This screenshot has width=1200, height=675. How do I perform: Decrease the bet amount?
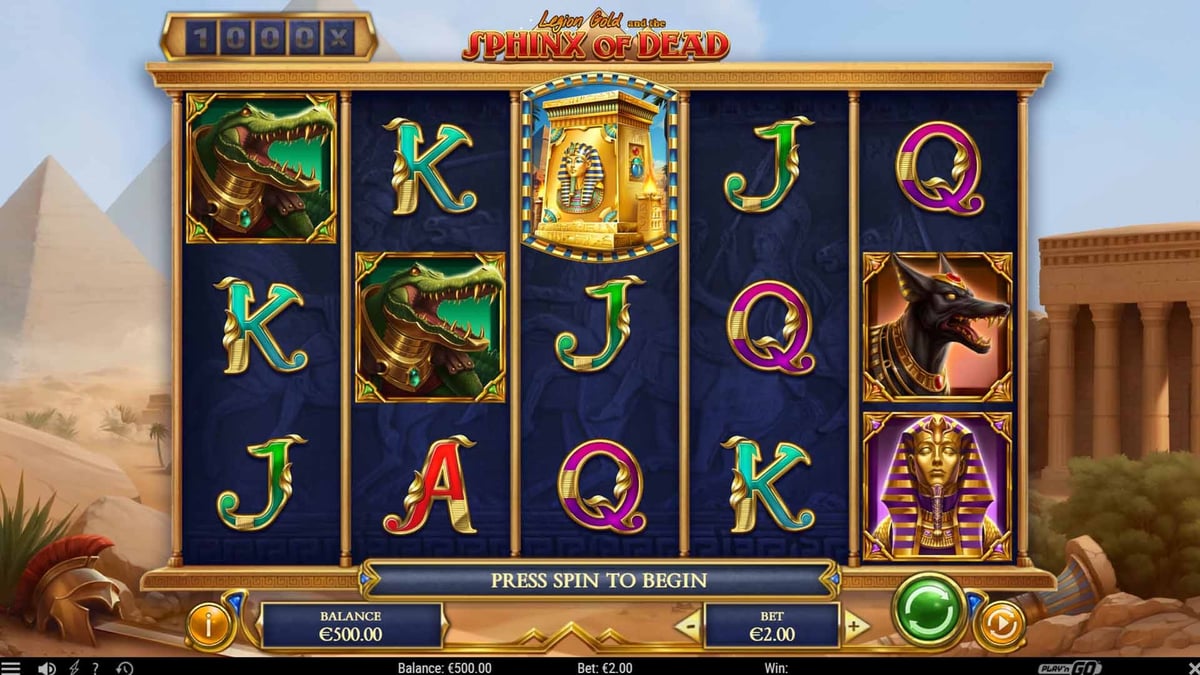[x=688, y=627]
